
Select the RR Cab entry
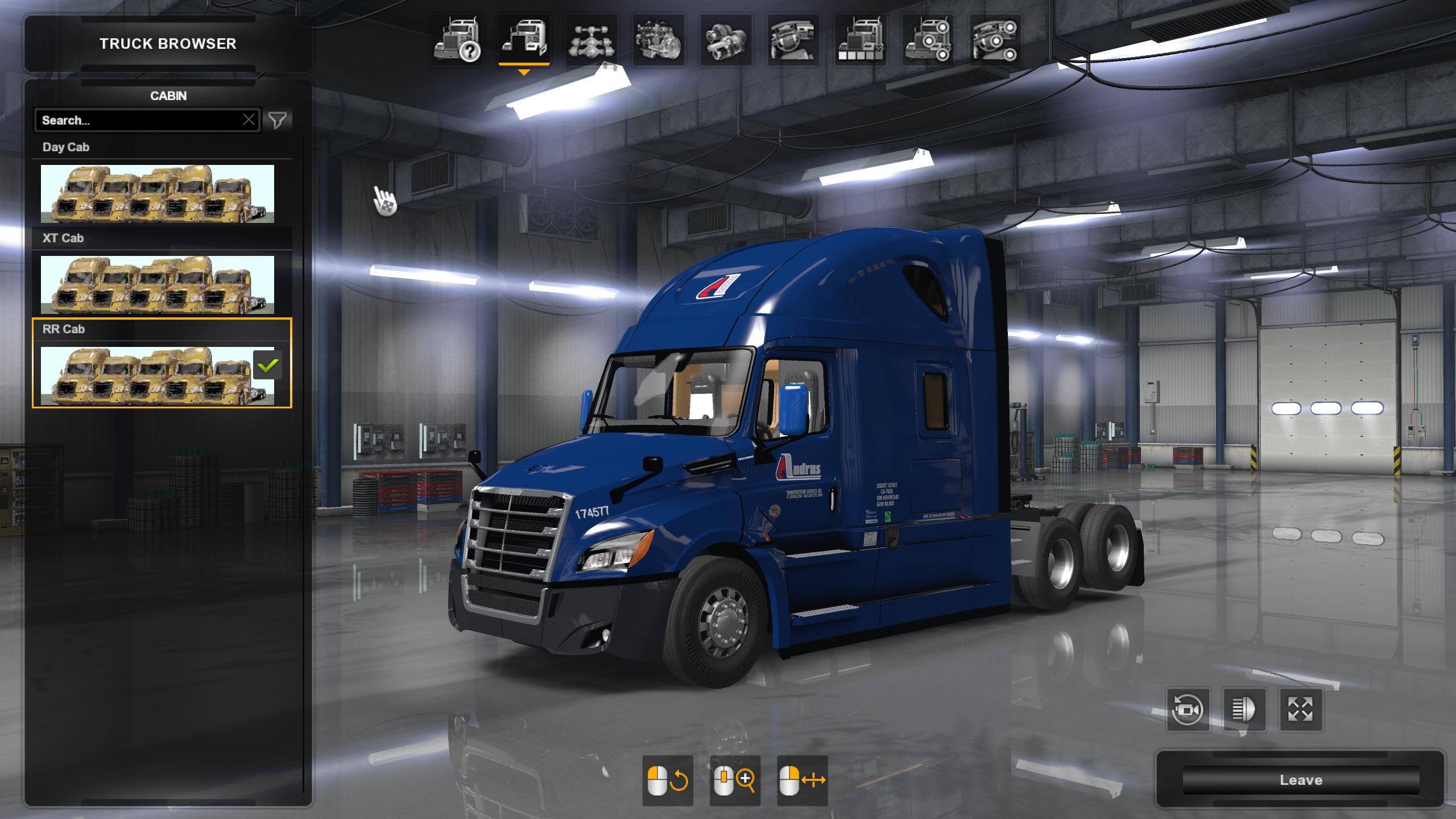click(x=158, y=375)
